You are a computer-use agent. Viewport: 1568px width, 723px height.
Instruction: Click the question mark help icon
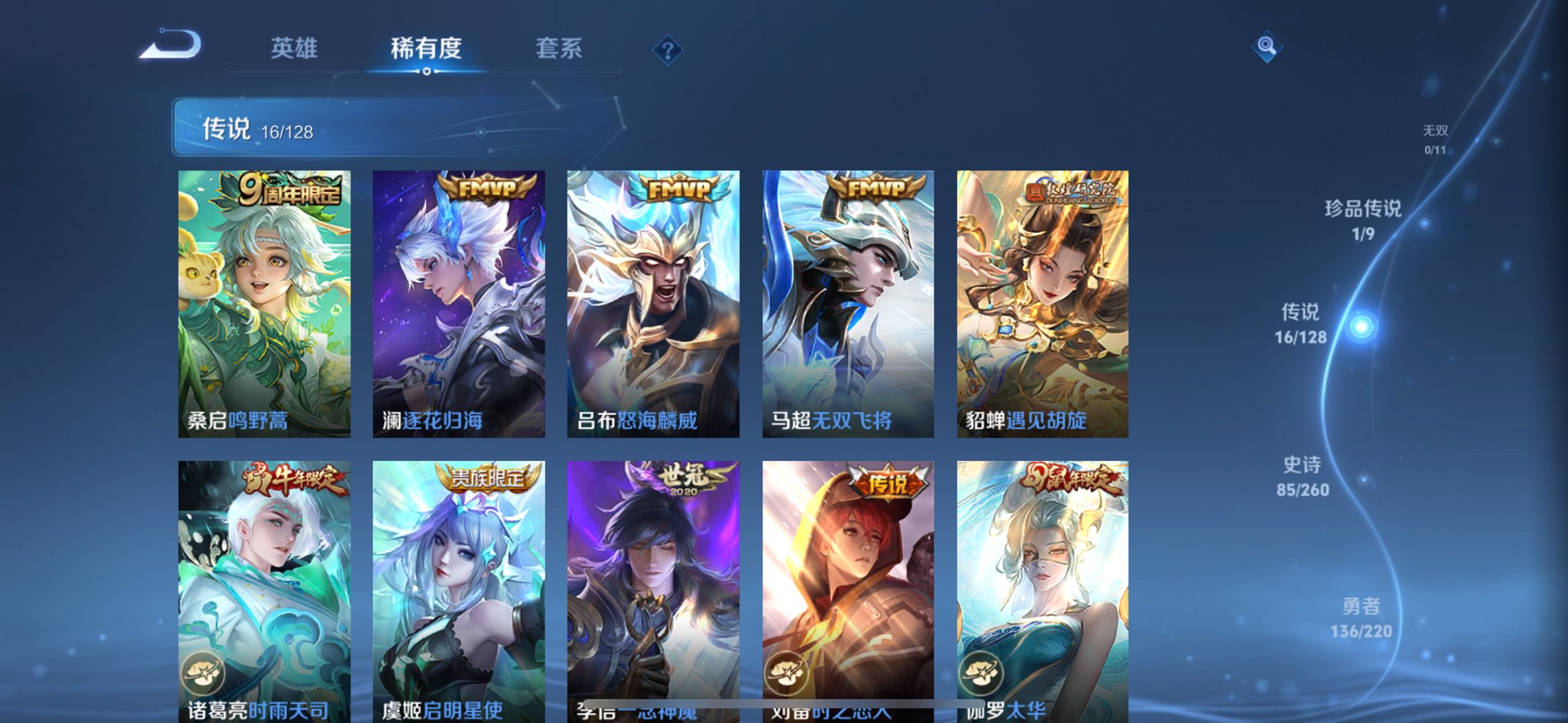tap(668, 51)
